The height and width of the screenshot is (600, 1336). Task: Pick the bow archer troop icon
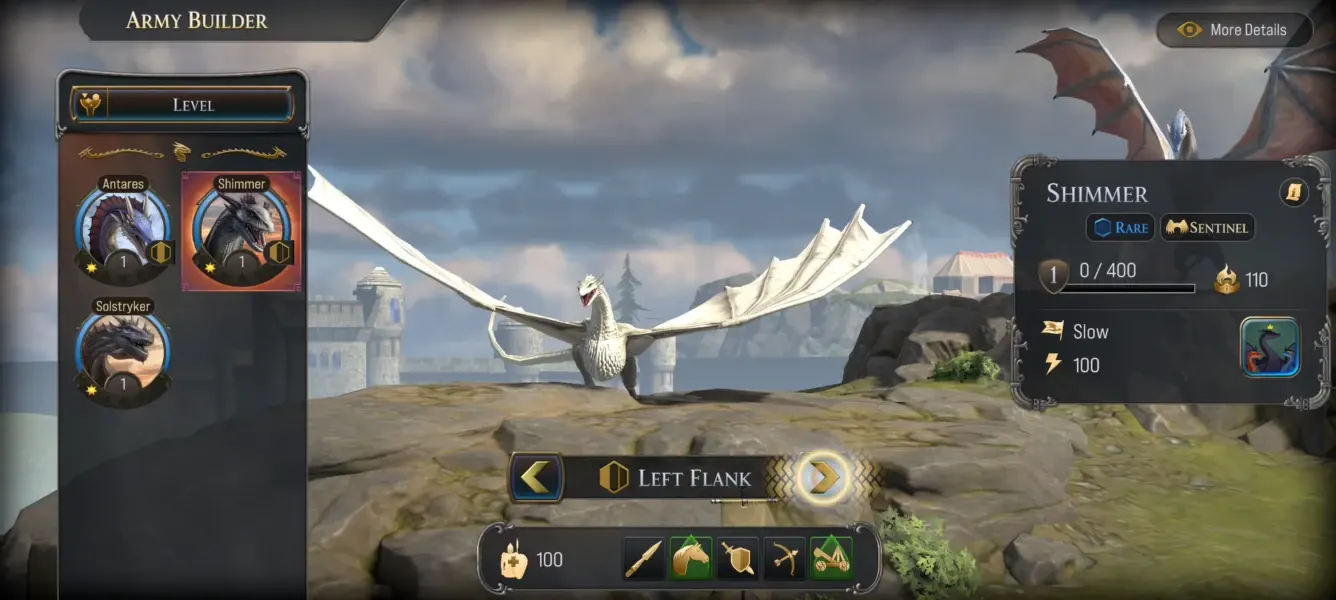pyautogui.click(x=784, y=558)
